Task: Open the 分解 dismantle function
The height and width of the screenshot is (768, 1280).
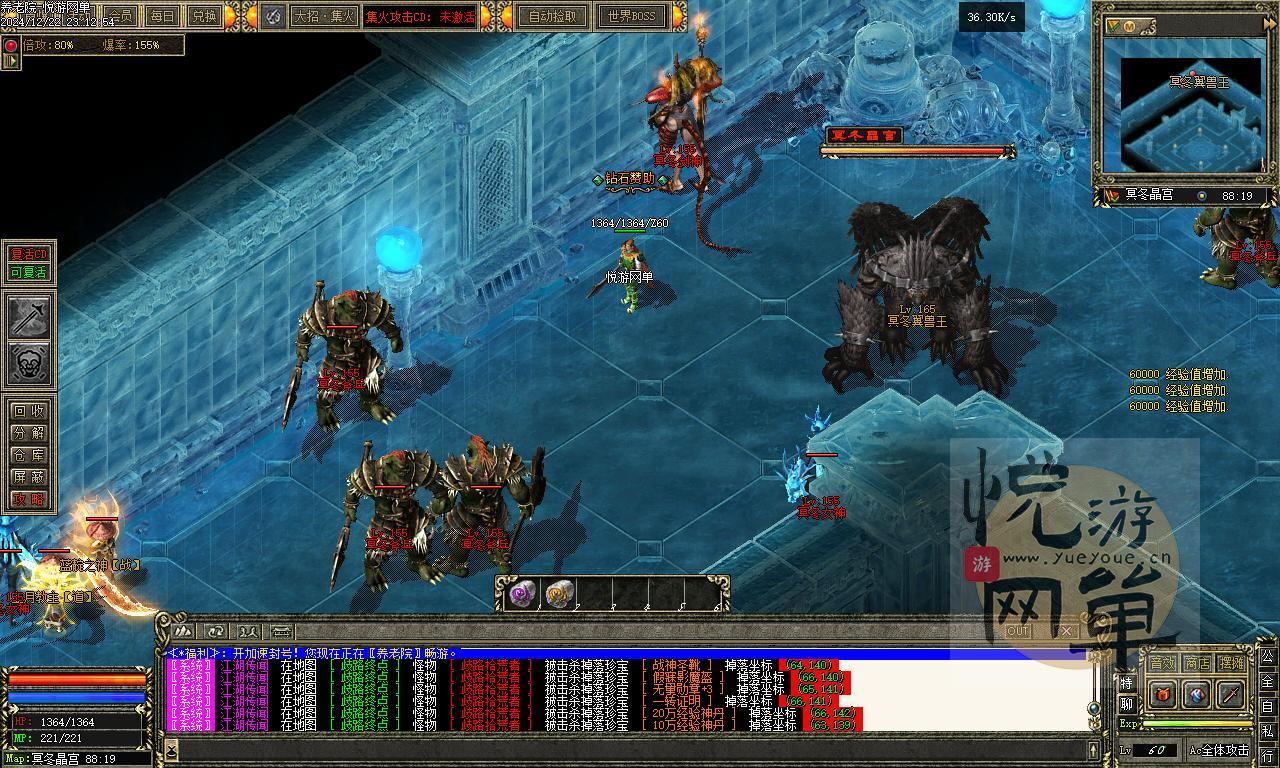Action: (29, 433)
